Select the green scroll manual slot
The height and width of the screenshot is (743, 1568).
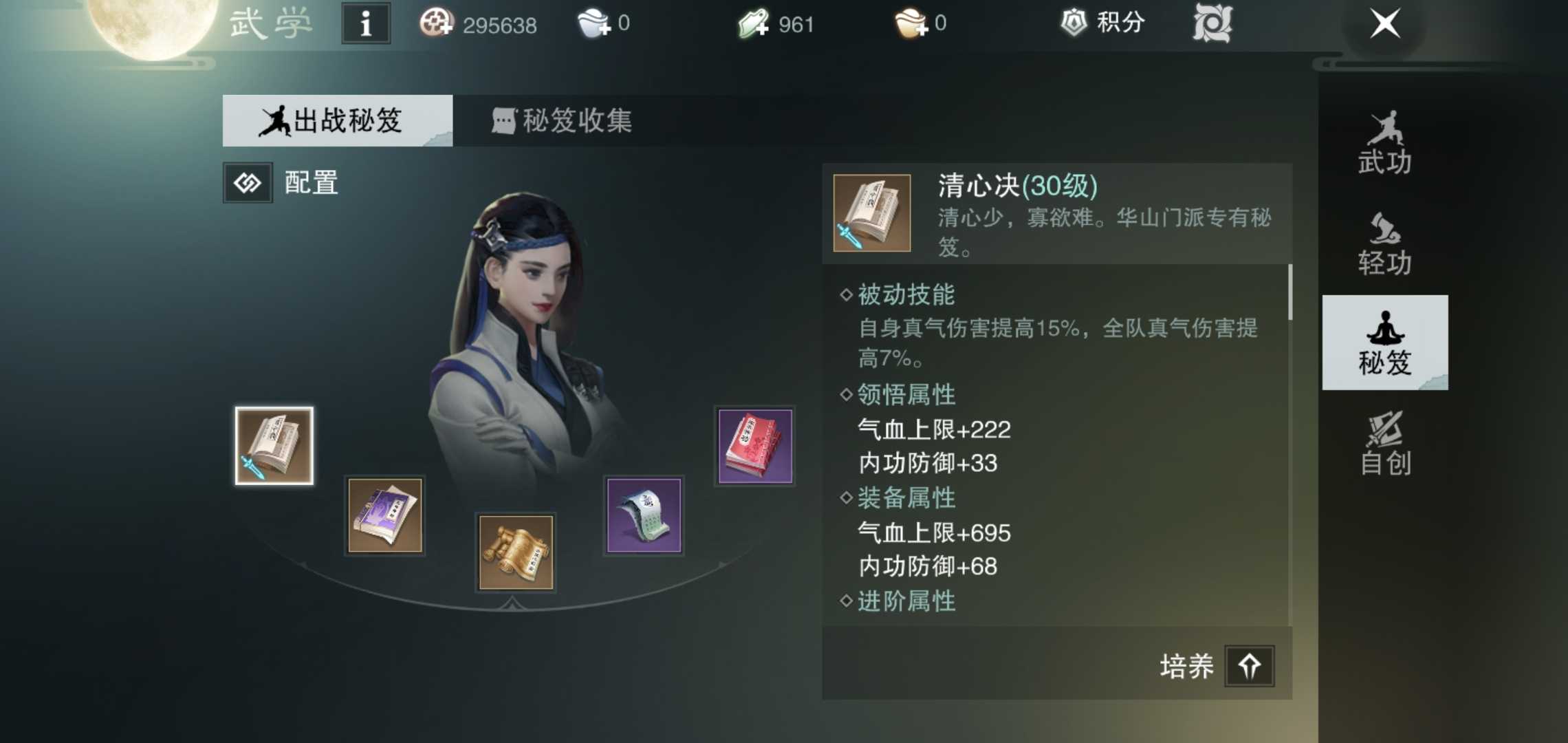pos(643,516)
